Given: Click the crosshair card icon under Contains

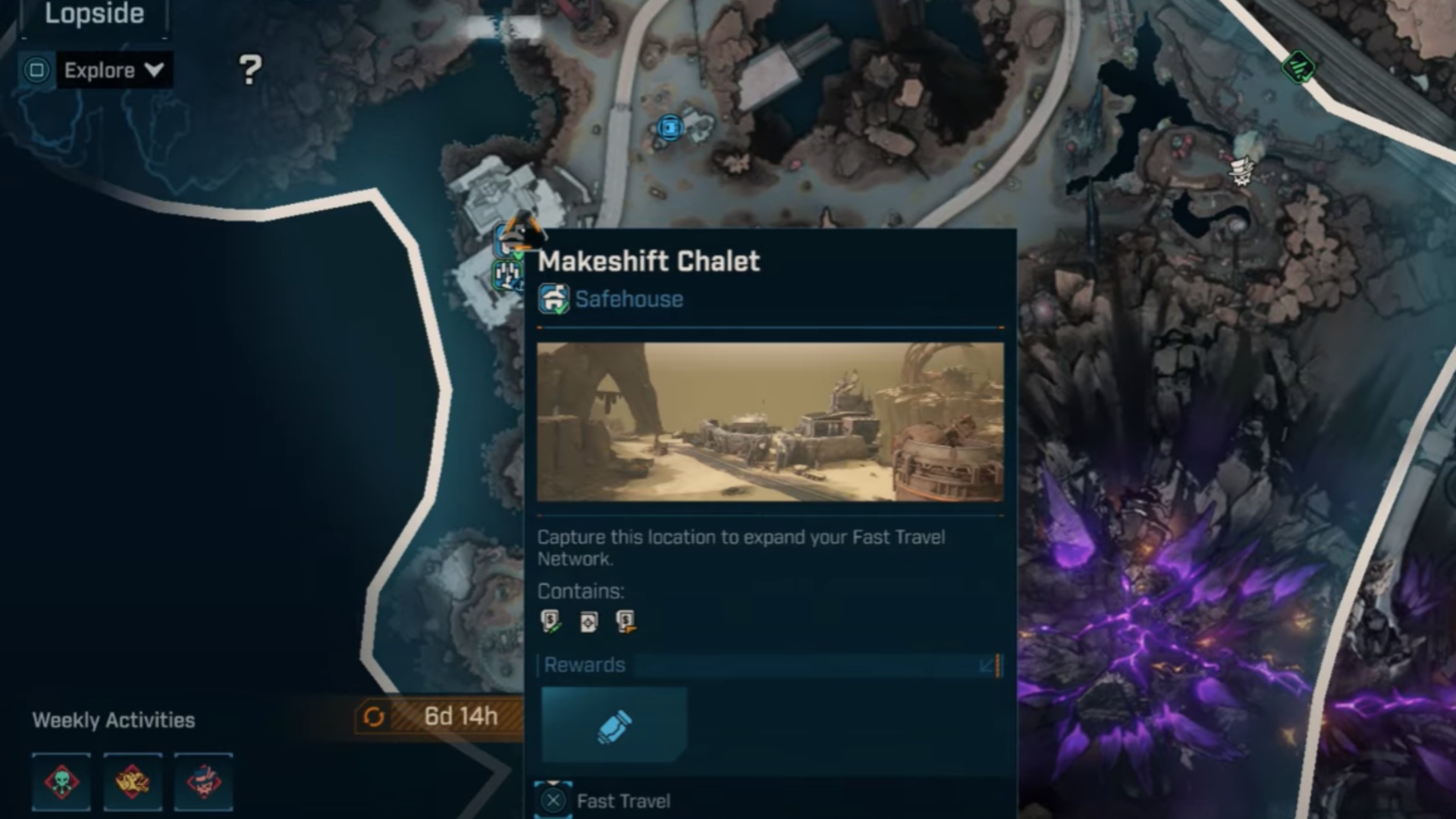Looking at the screenshot, I should point(588,622).
